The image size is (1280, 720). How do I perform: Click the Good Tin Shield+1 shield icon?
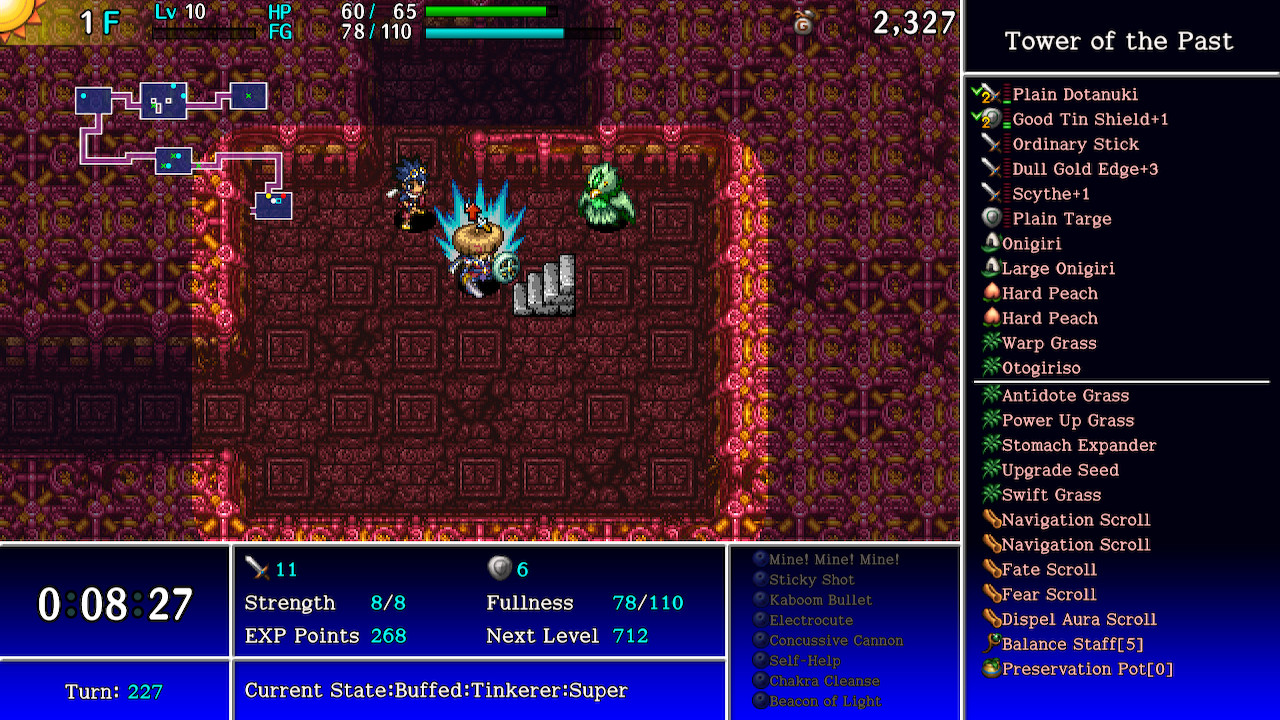pos(992,119)
